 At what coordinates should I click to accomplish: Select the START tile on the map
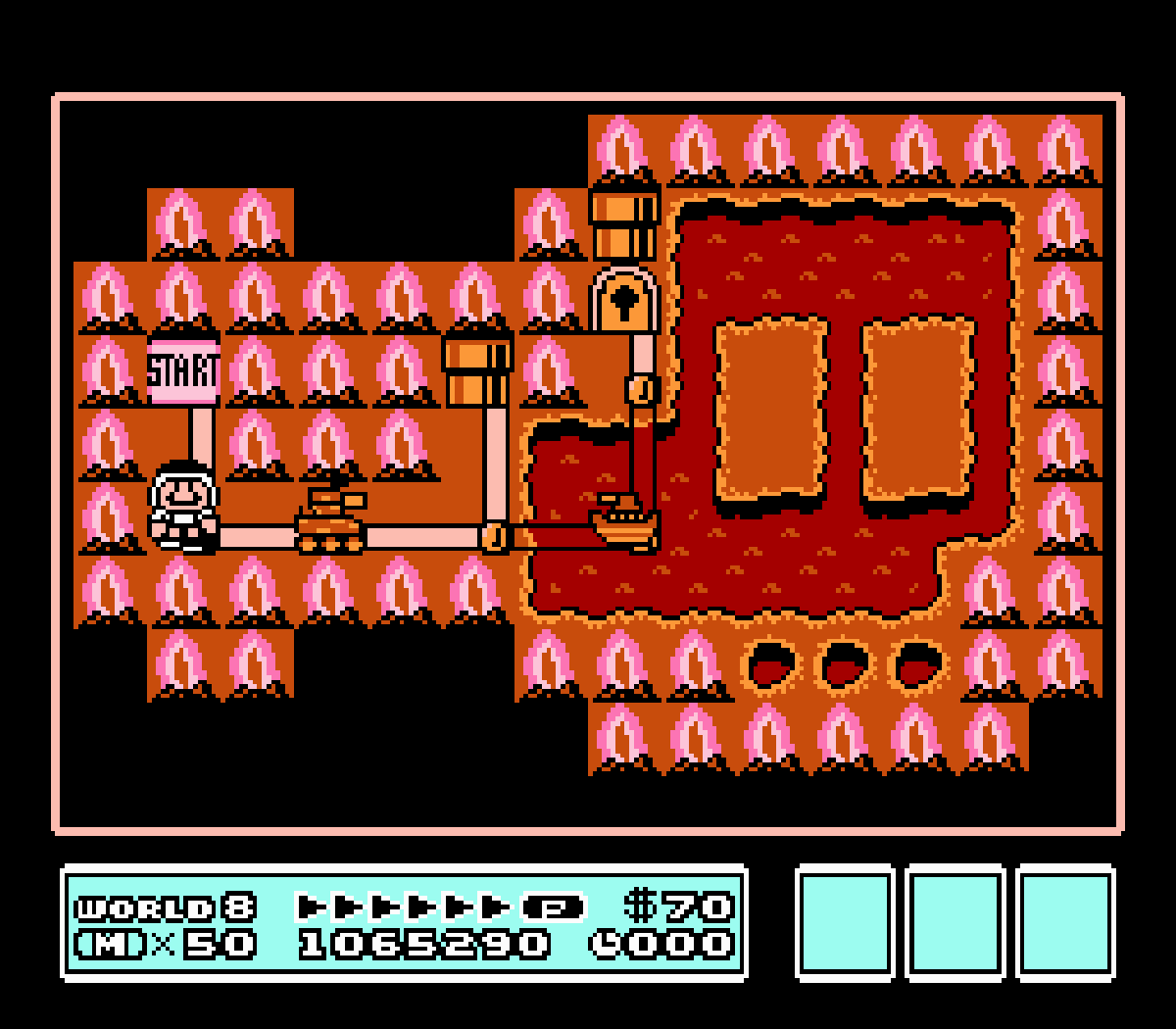[182, 371]
